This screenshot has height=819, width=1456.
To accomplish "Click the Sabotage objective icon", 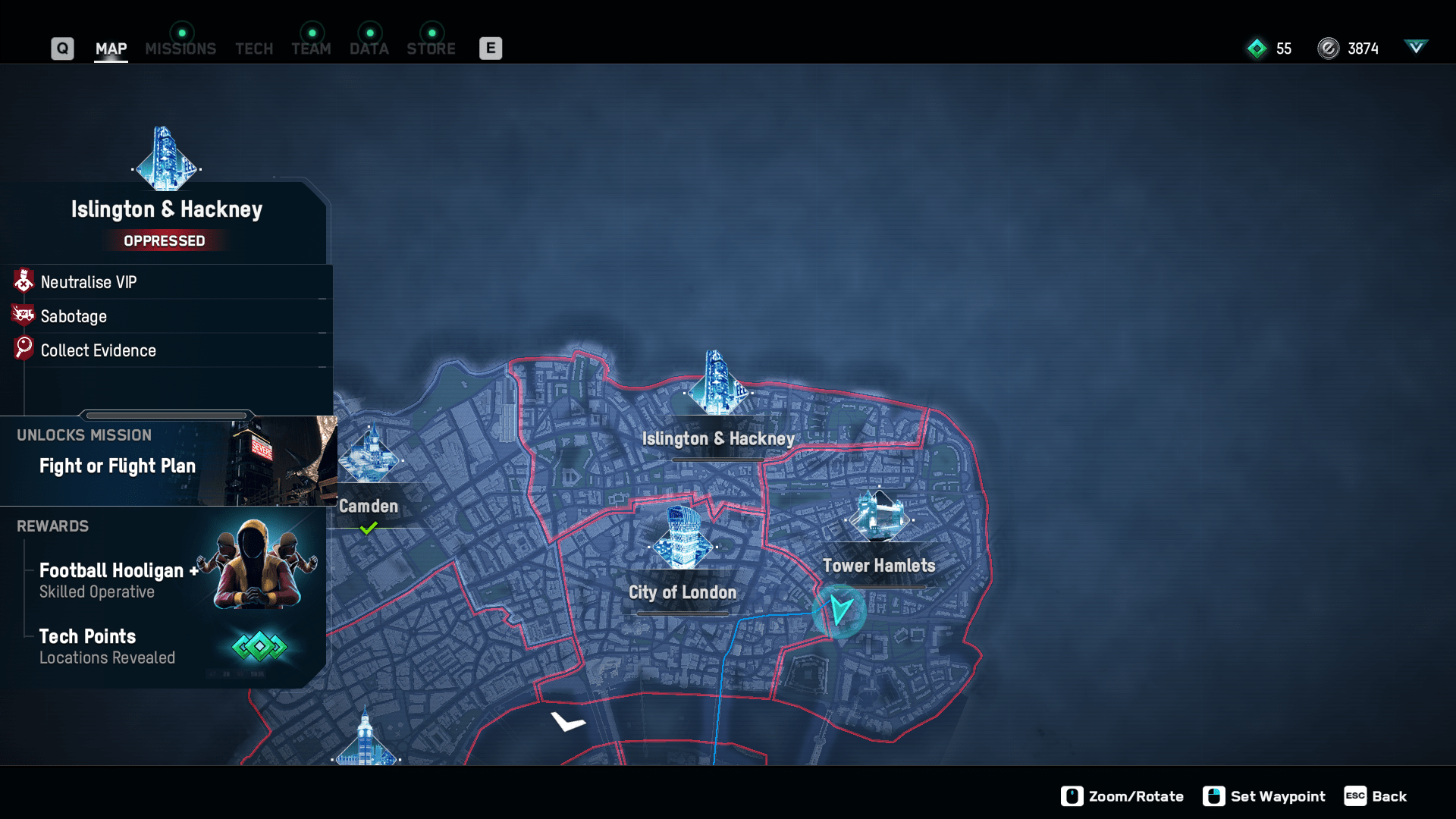I will pyautogui.click(x=23, y=315).
